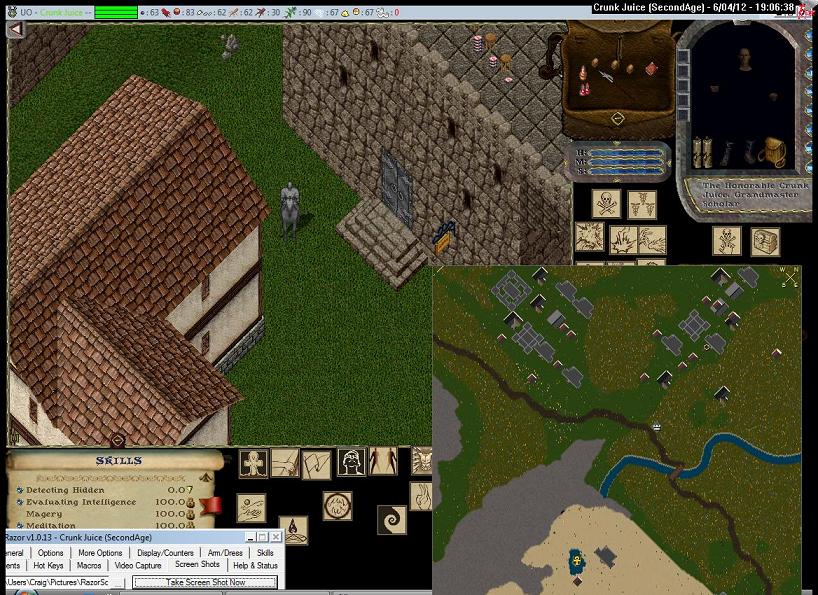818x595 pixels.
Task: Click the hooded face icon
Action: (x=351, y=462)
